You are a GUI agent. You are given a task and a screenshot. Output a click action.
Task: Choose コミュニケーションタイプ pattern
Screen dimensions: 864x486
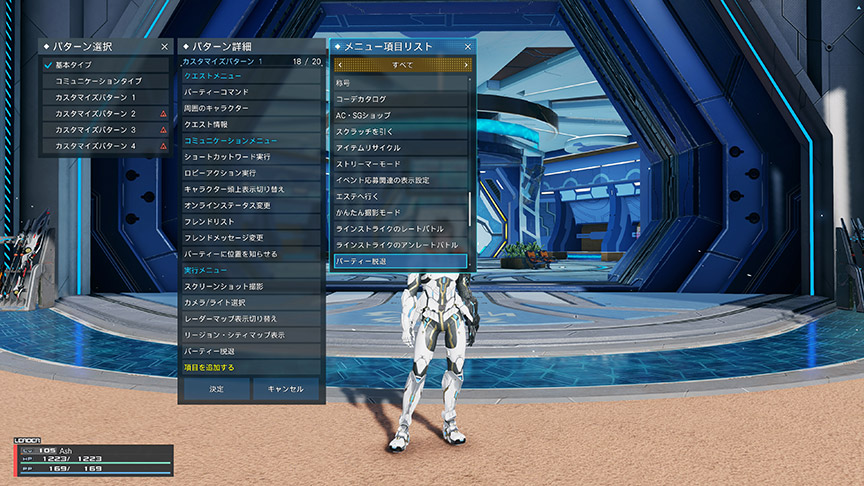tap(98, 80)
